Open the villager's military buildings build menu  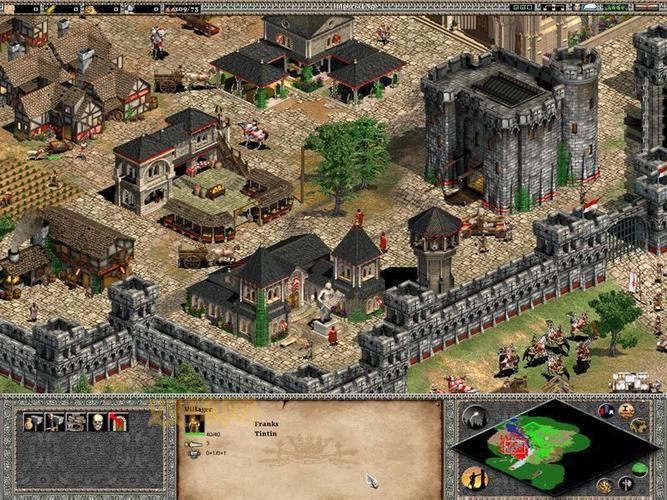pyautogui.click(x=55, y=423)
